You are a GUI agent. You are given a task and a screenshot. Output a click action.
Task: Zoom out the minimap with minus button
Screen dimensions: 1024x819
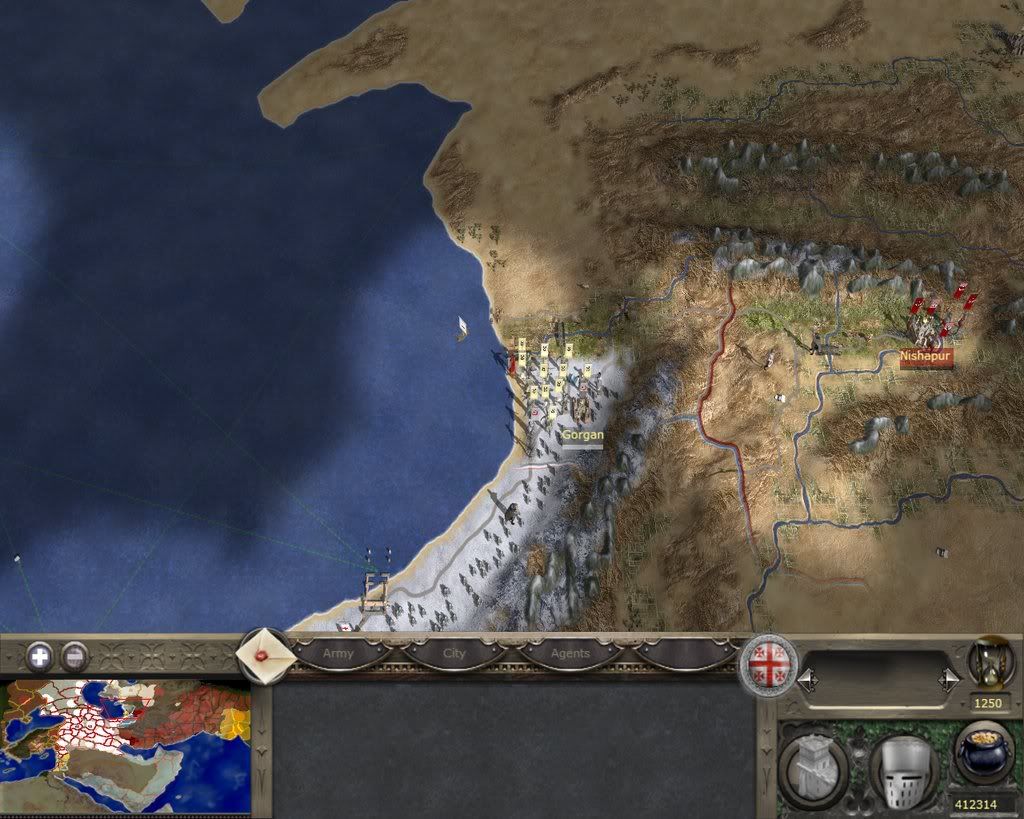click(75, 657)
